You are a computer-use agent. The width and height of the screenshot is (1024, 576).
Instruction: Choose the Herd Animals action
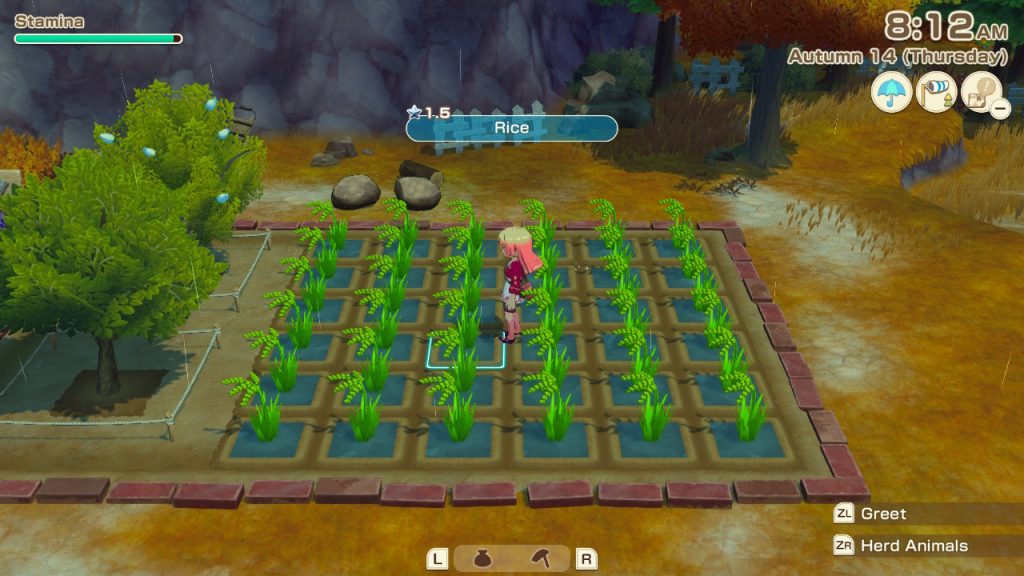tap(900, 546)
